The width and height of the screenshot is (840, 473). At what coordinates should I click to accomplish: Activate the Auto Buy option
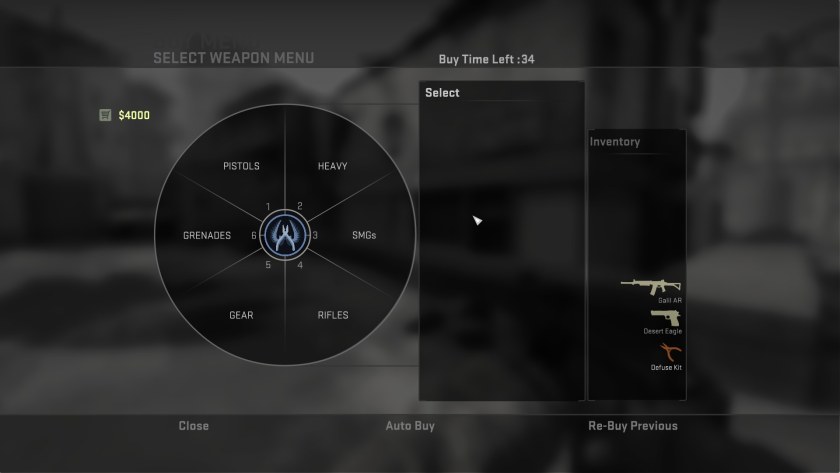(410, 426)
